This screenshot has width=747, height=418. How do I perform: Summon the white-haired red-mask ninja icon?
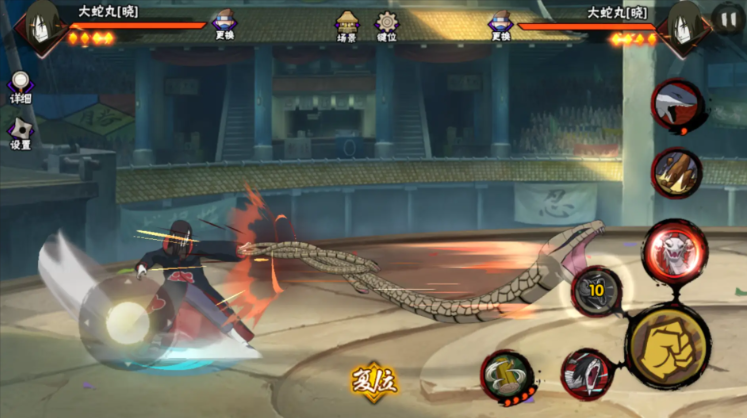(676, 105)
